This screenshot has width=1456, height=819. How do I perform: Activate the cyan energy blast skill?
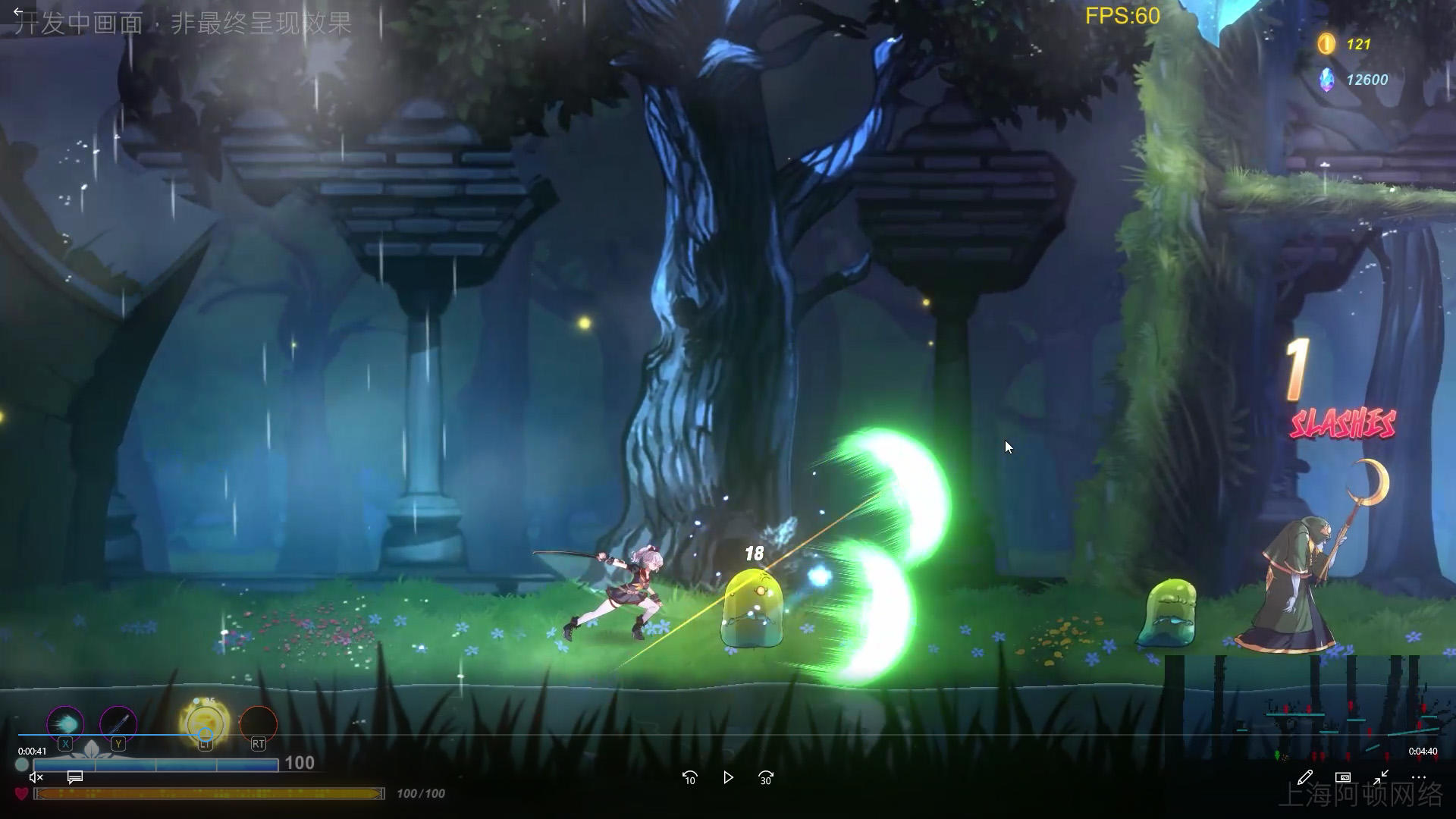coord(65,723)
